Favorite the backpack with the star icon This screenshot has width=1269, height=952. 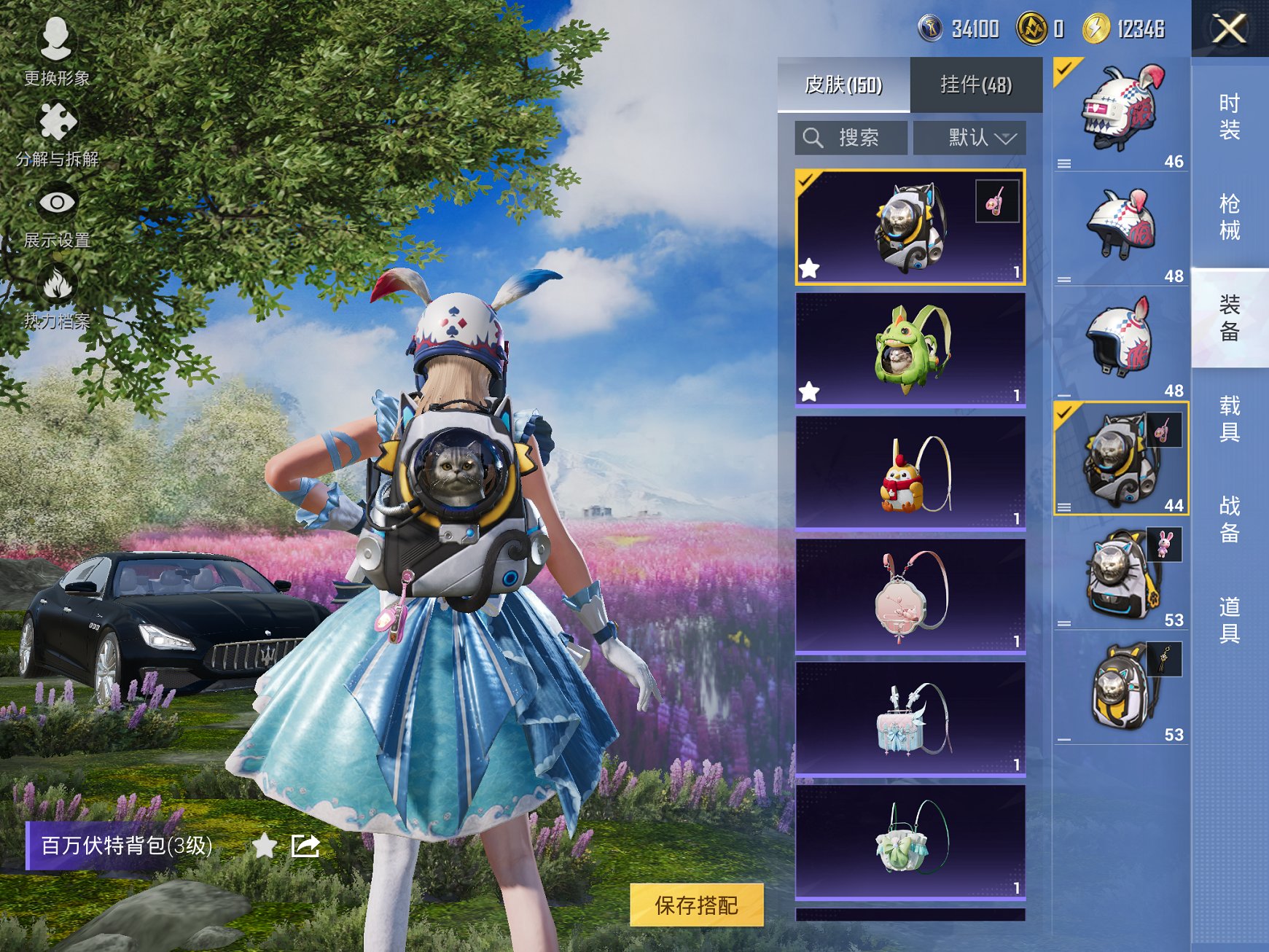coord(265,846)
